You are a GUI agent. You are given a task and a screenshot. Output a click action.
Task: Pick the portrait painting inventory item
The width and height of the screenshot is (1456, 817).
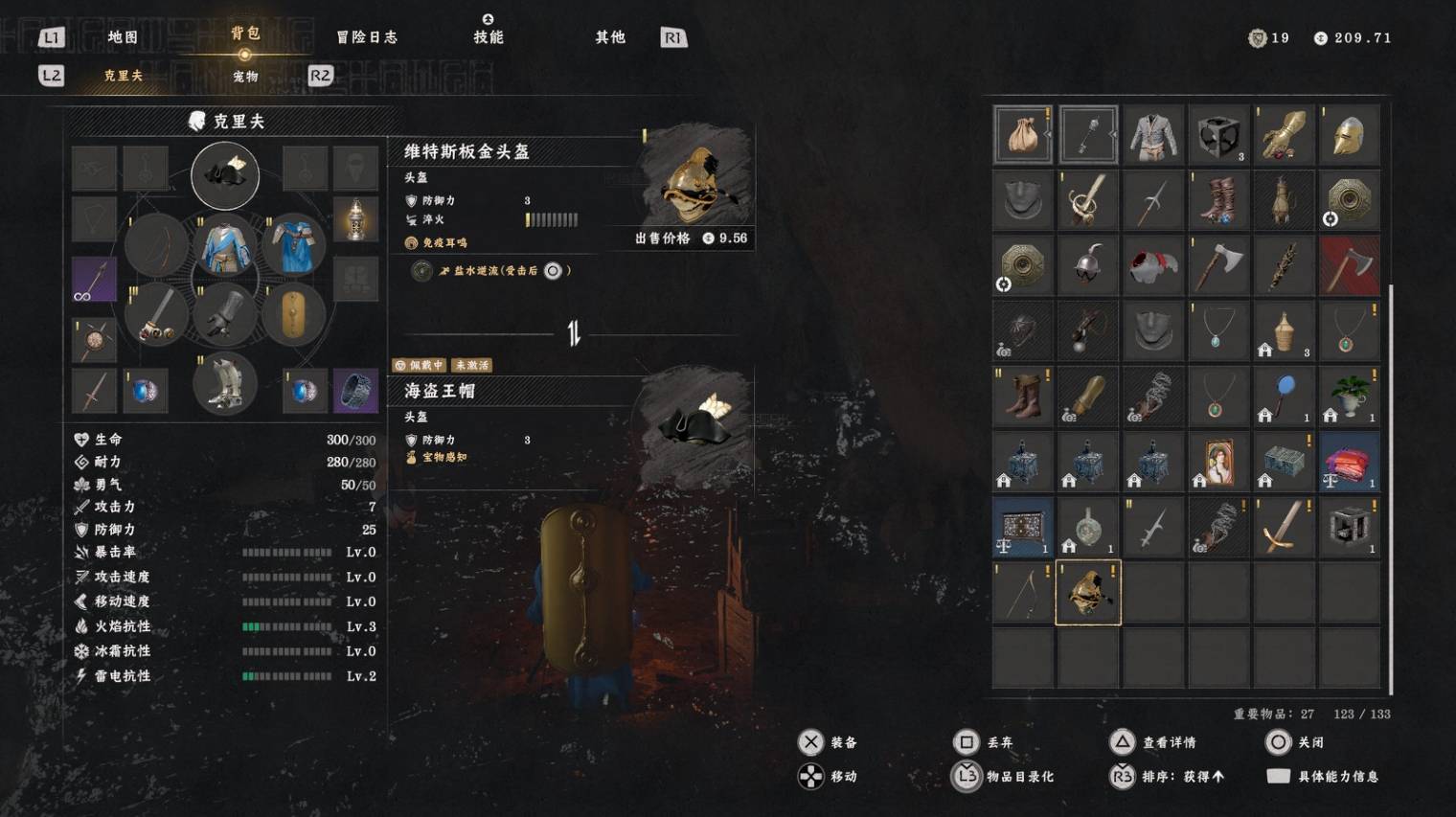[1218, 462]
